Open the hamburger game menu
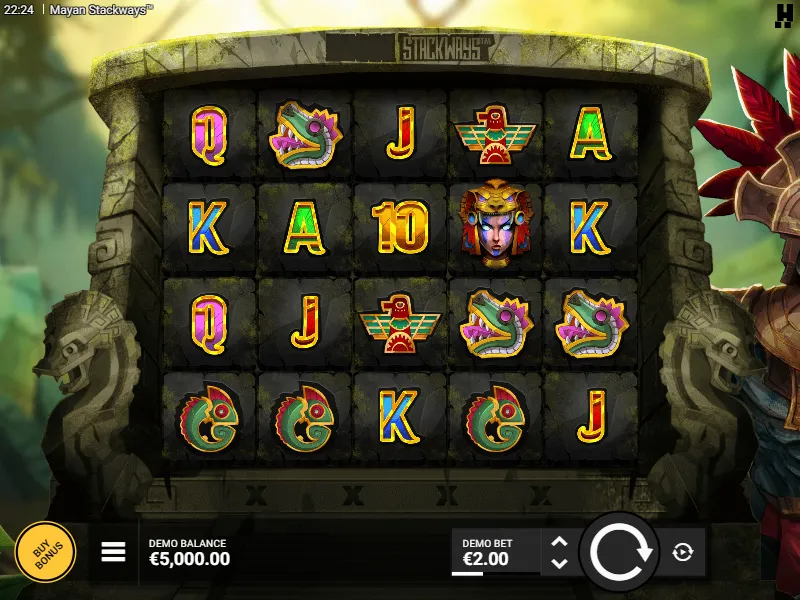The width and height of the screenshot is (800, 600). pos(113,552)
